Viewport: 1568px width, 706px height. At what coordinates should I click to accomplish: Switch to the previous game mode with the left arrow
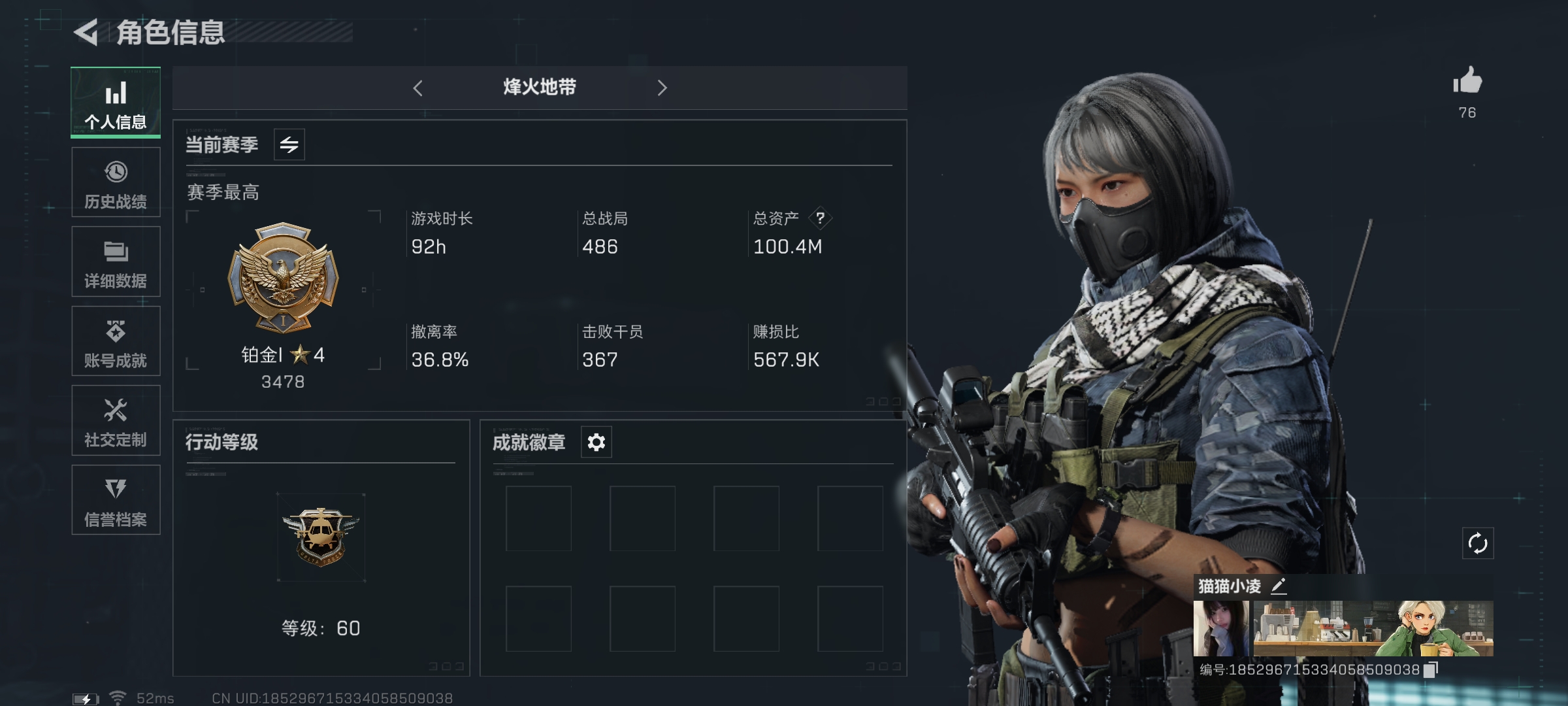(418, 88)
